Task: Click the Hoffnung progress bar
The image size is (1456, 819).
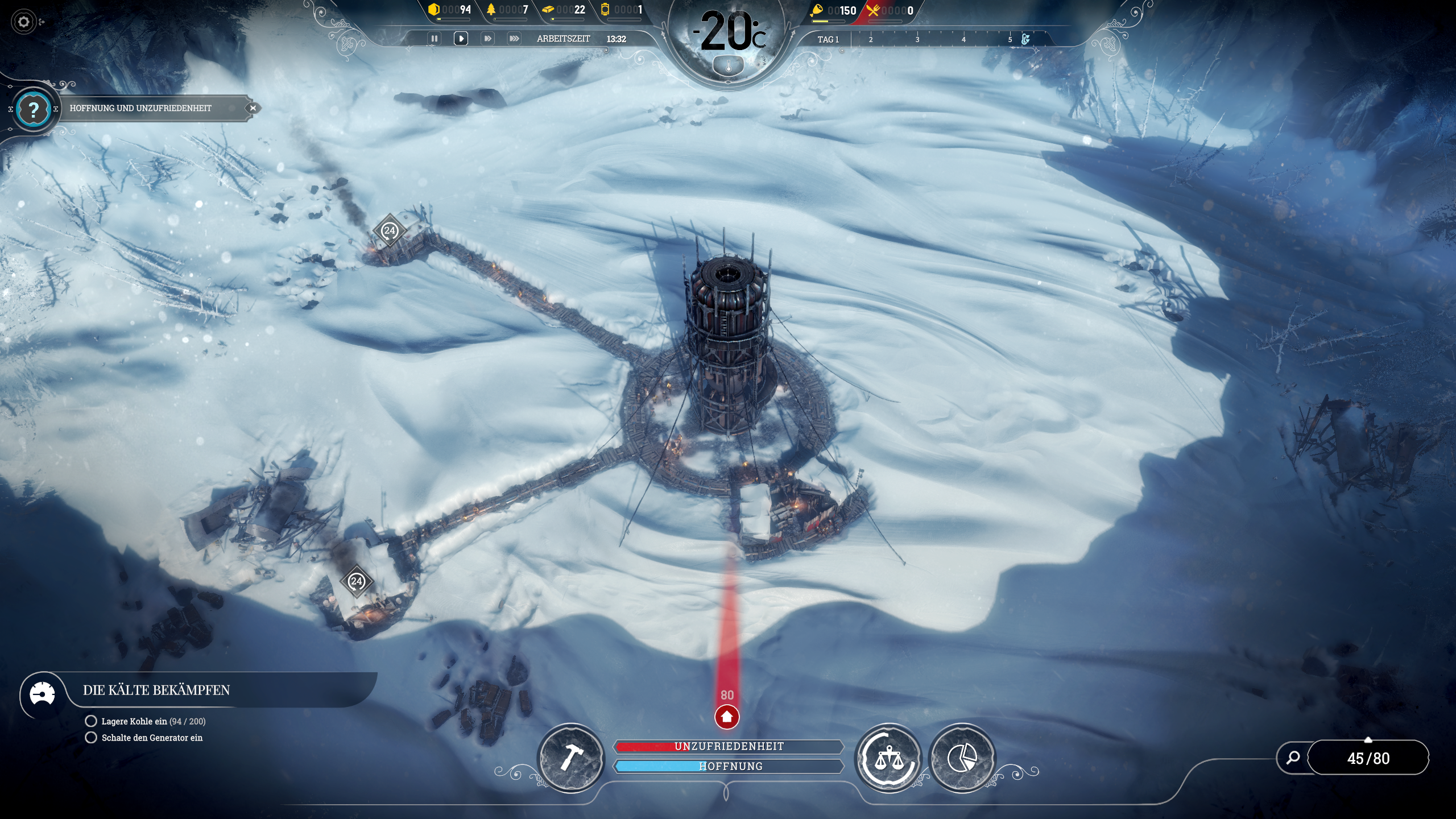Action: click(728, 766)
